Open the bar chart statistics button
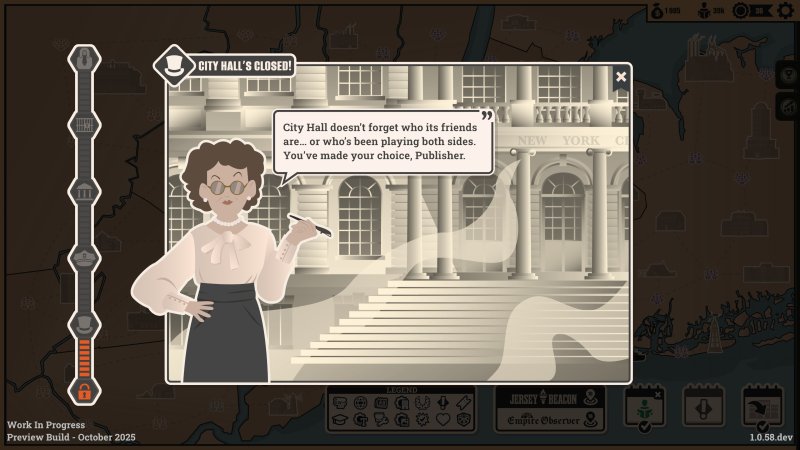This screenshot has width=800, height=450. [788, 106]
